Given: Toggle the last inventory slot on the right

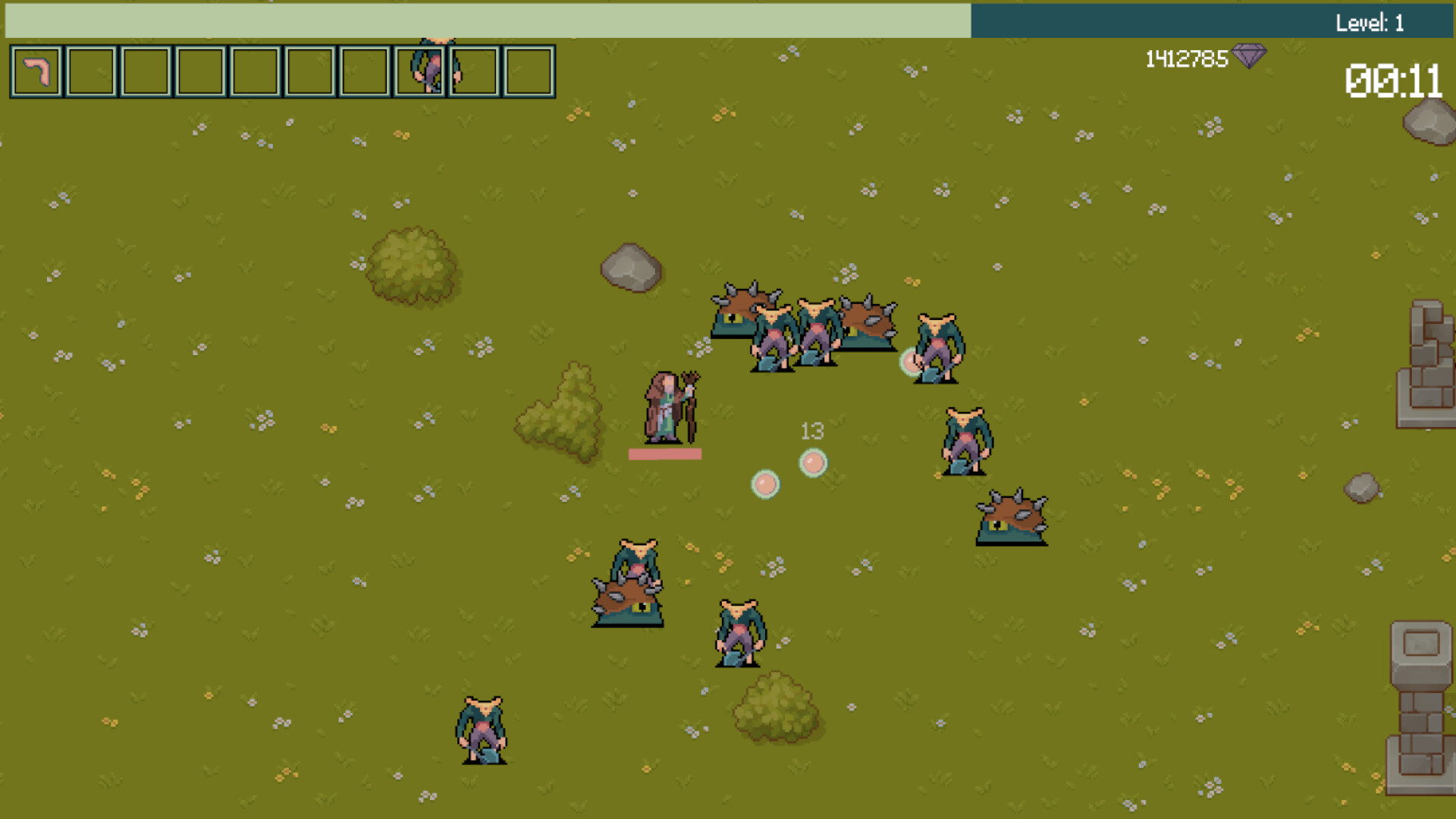Looking at the screenshot, I should point(529,73).
